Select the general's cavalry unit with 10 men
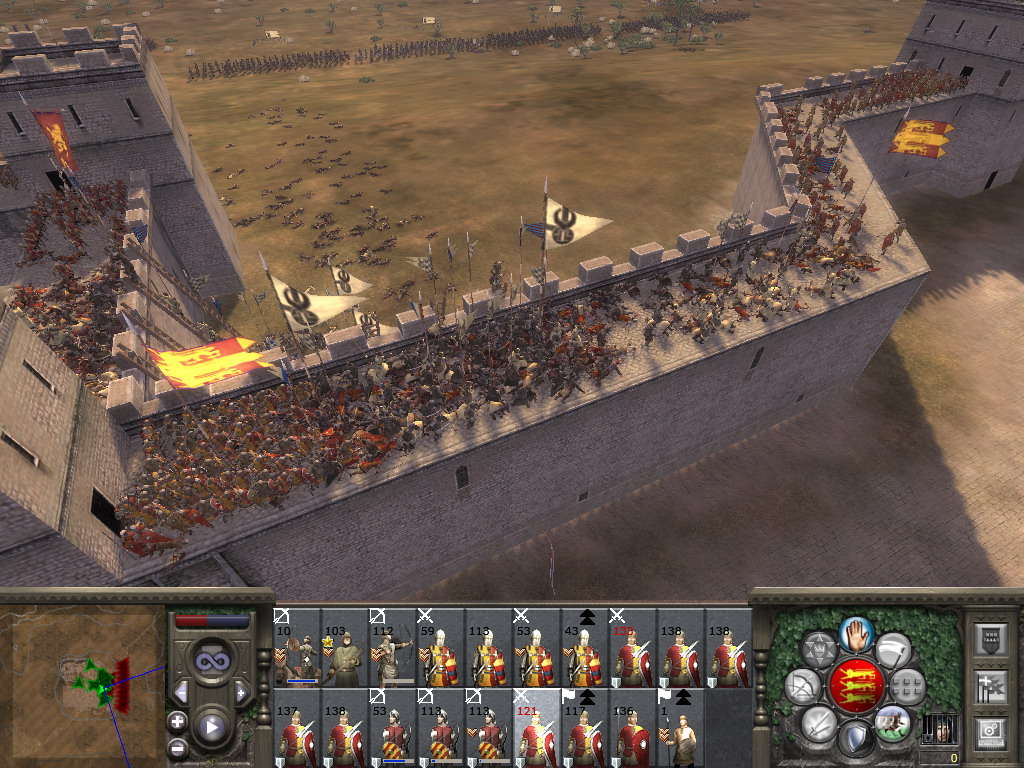 [297, 648]
